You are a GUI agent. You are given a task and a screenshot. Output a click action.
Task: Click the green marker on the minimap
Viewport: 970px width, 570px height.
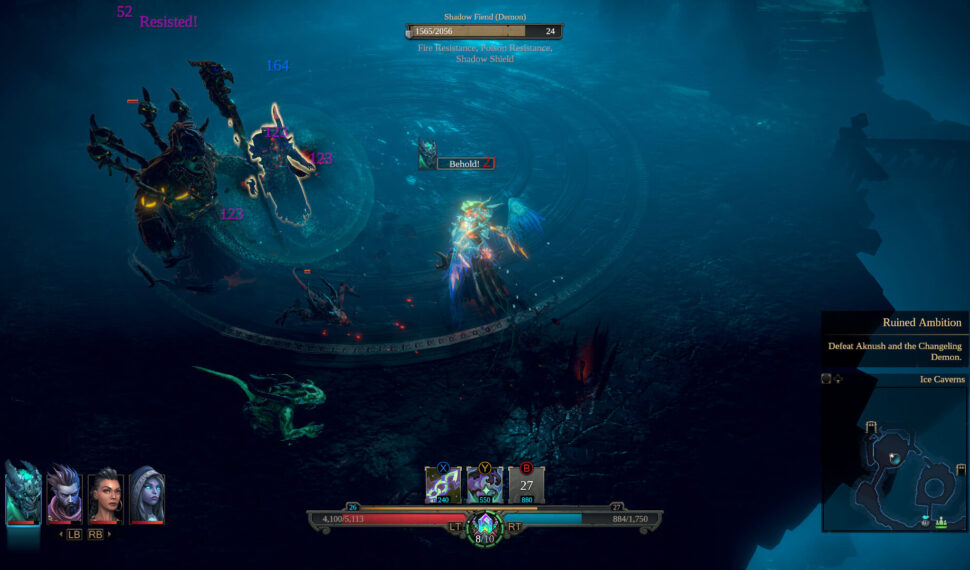coord(941,522)
